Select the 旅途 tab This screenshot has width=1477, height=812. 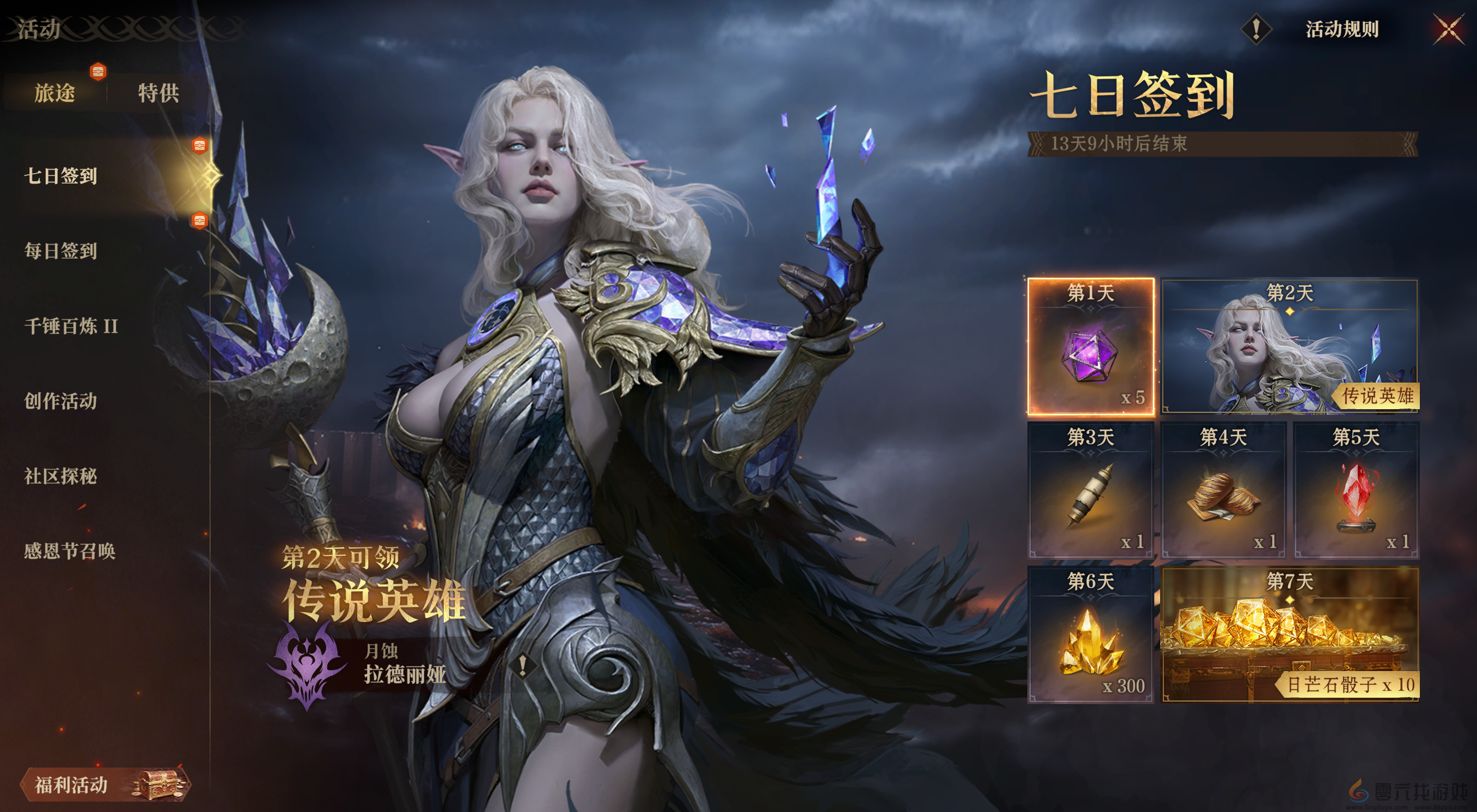[56, 94]
